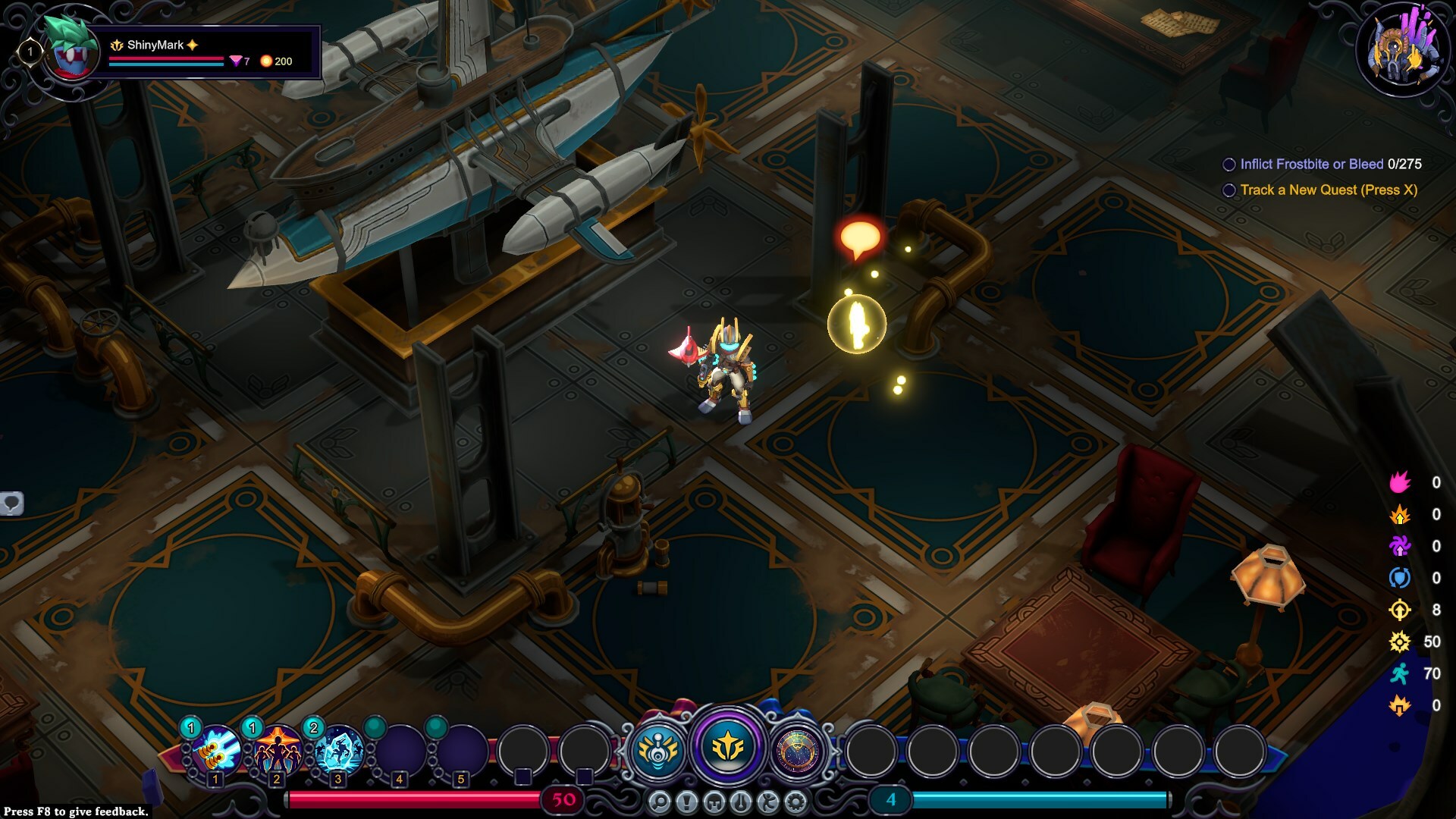Click the exclamation mark quest button
The width and height of the screenshot is (1456, 819).
[687, 802]
